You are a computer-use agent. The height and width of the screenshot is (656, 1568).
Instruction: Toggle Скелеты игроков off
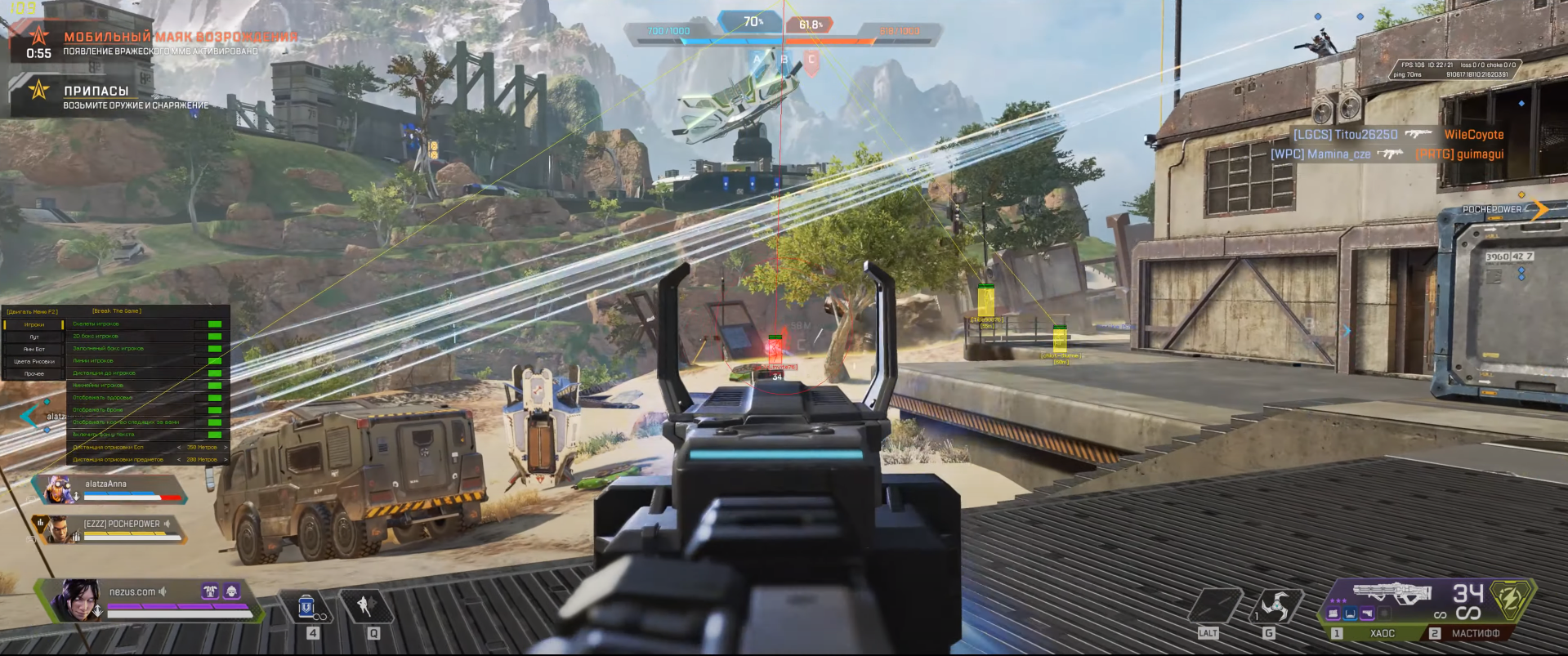coord(215,324)
